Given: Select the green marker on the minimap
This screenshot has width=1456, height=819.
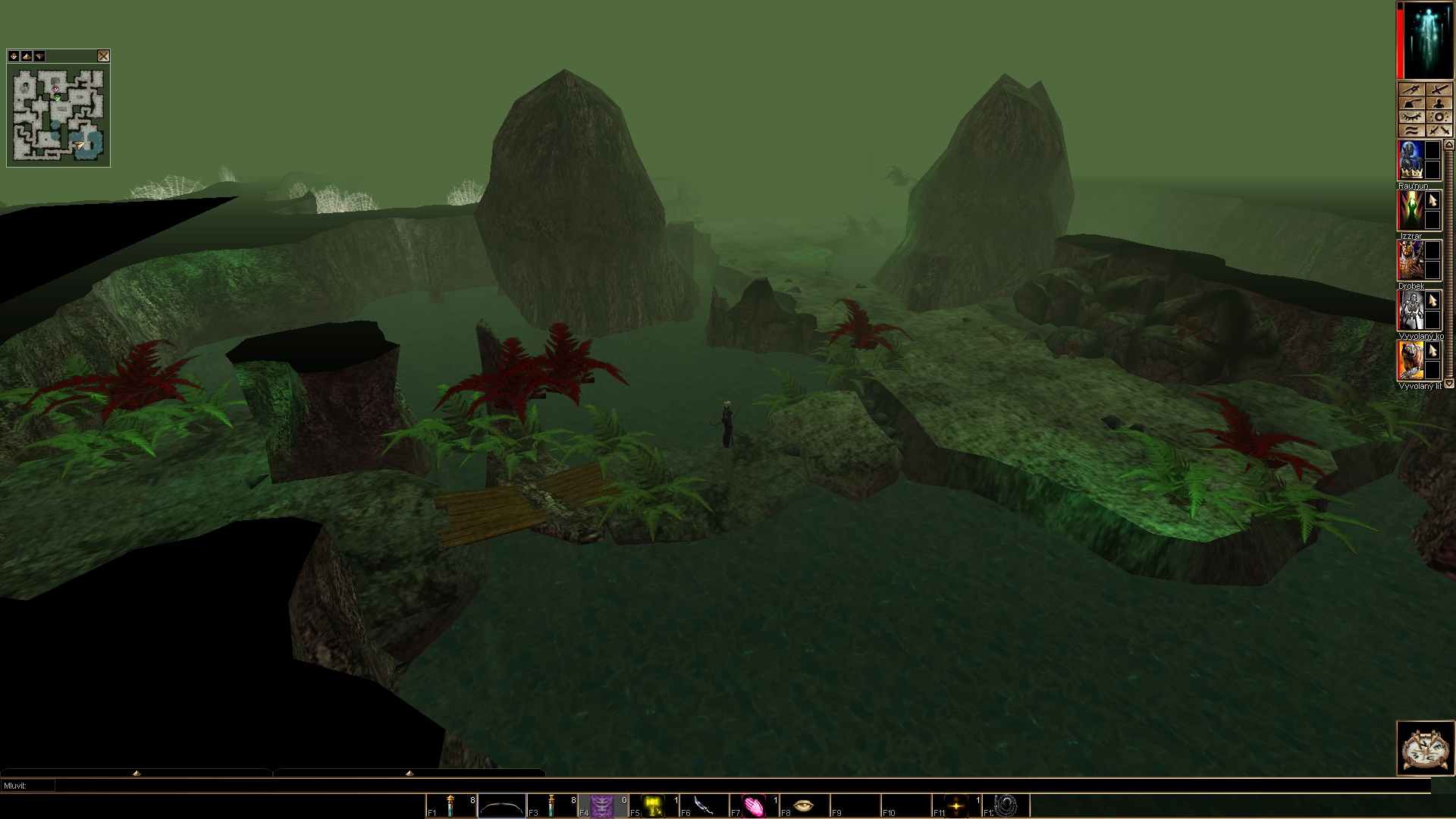Looking at the screenshot, I should coord(57,98).
